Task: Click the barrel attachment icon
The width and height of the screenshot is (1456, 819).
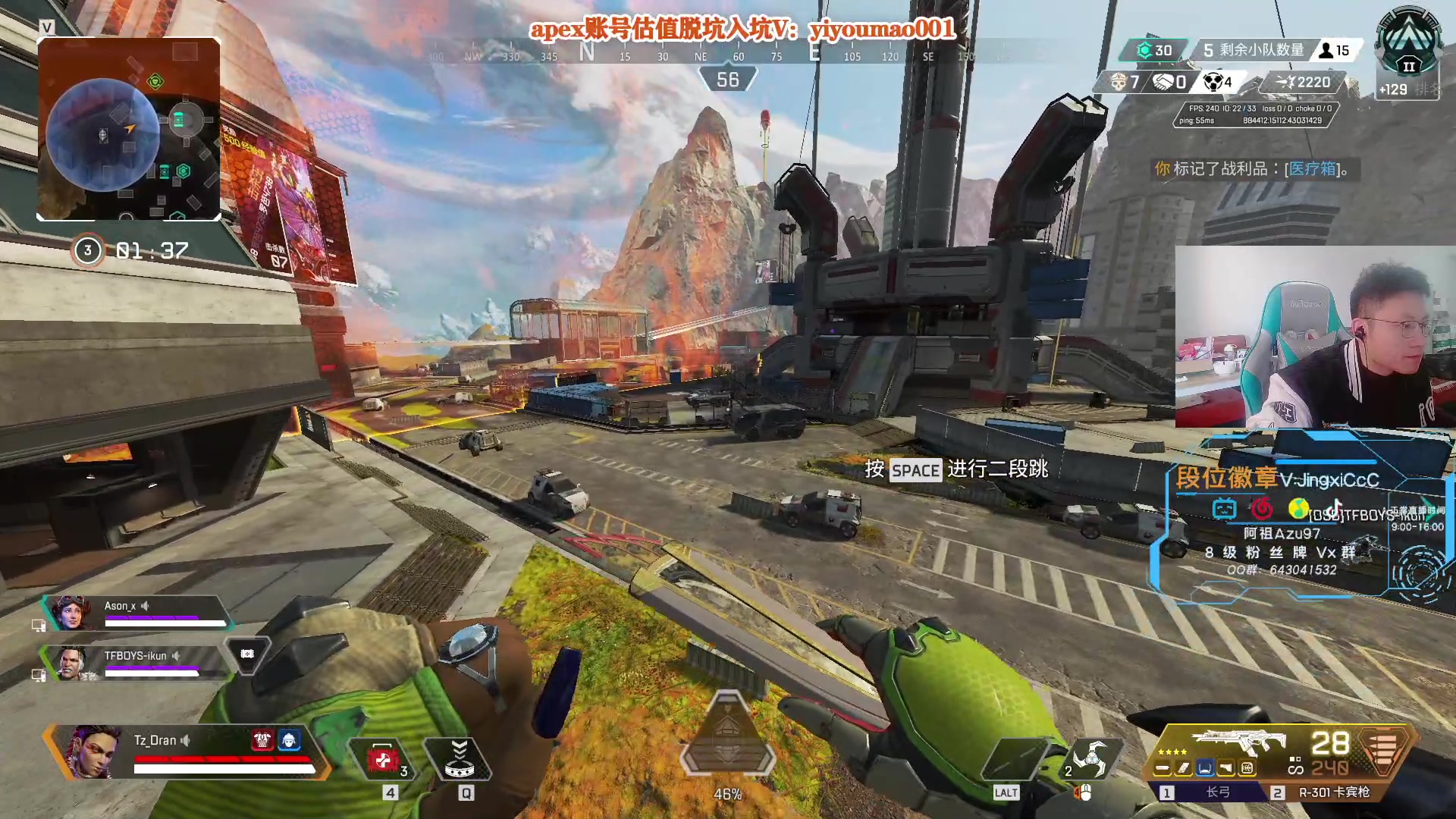Action: [x=1163, y=769]
